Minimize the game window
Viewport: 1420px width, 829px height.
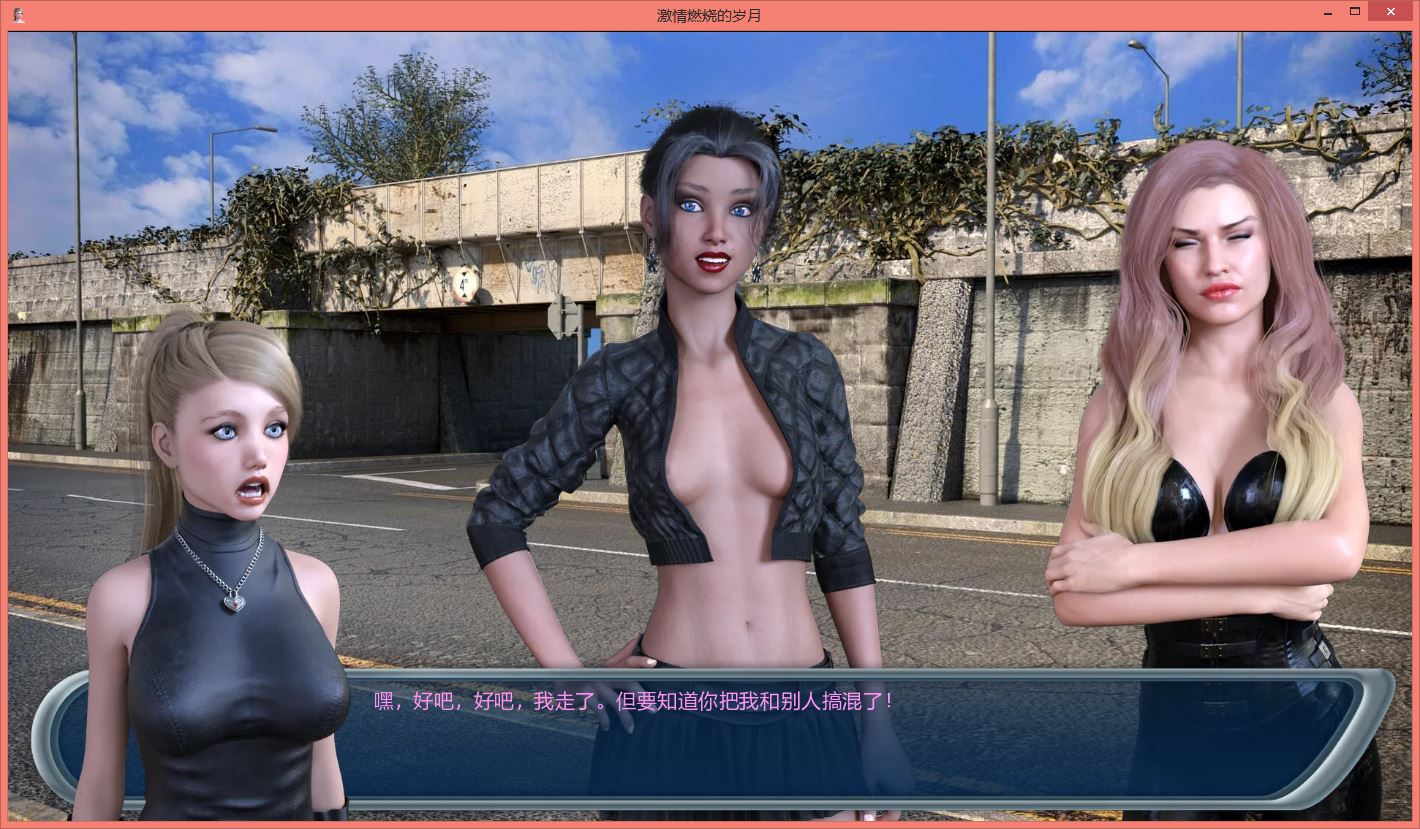click(x=1326, y=12)
